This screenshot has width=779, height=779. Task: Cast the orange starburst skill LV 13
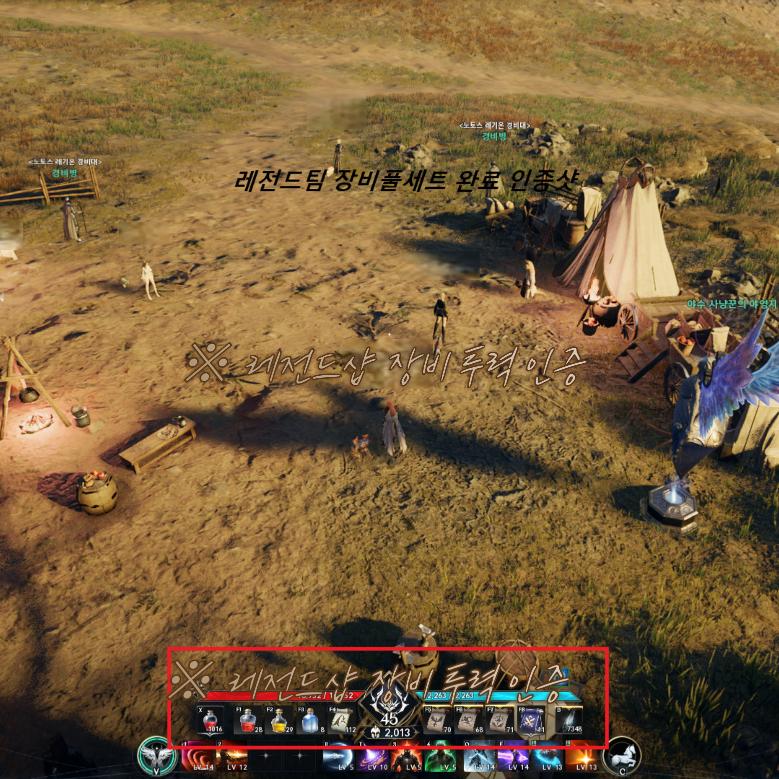pos(582,759)
